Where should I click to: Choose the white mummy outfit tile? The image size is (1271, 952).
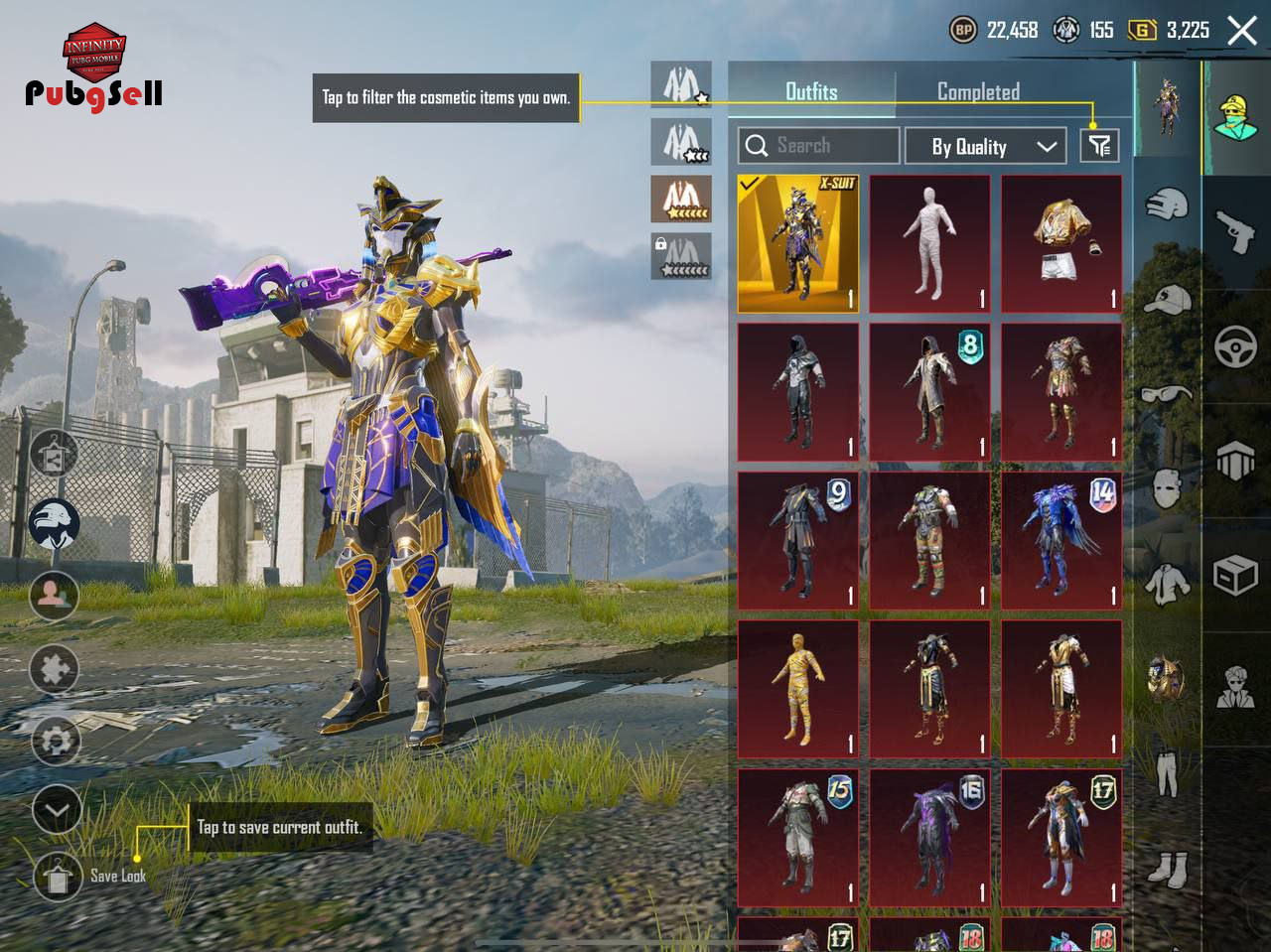pyautogui.click(x=929, y=244)
